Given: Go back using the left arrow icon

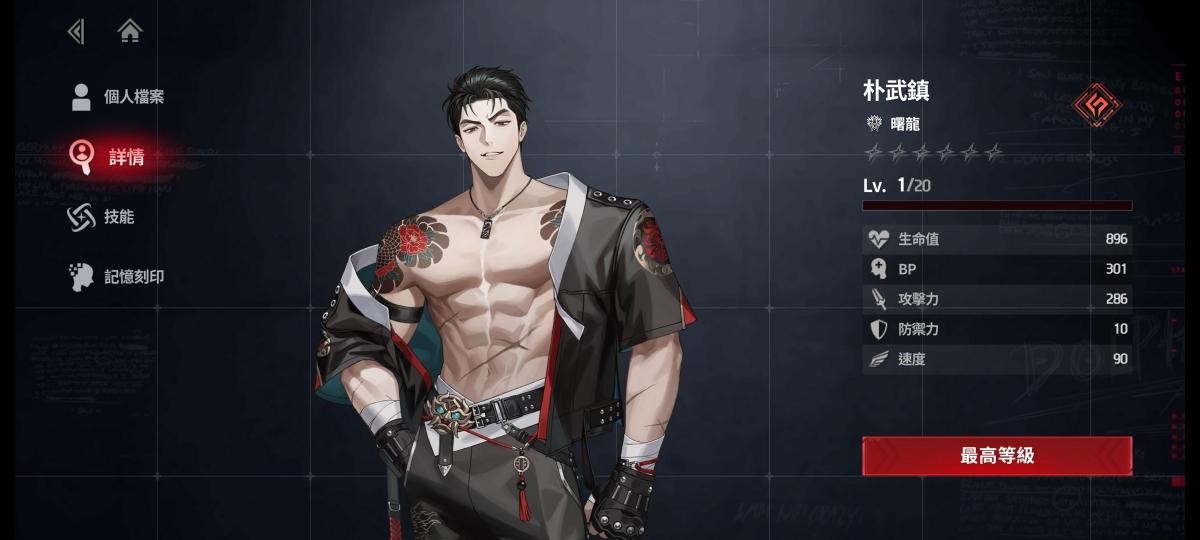Looking at the screenshot, I should (x=76, y=32).
